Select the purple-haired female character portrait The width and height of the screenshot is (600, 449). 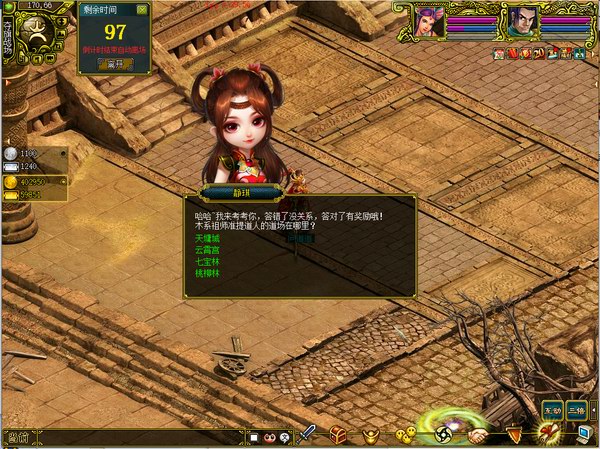coord(430,20)
